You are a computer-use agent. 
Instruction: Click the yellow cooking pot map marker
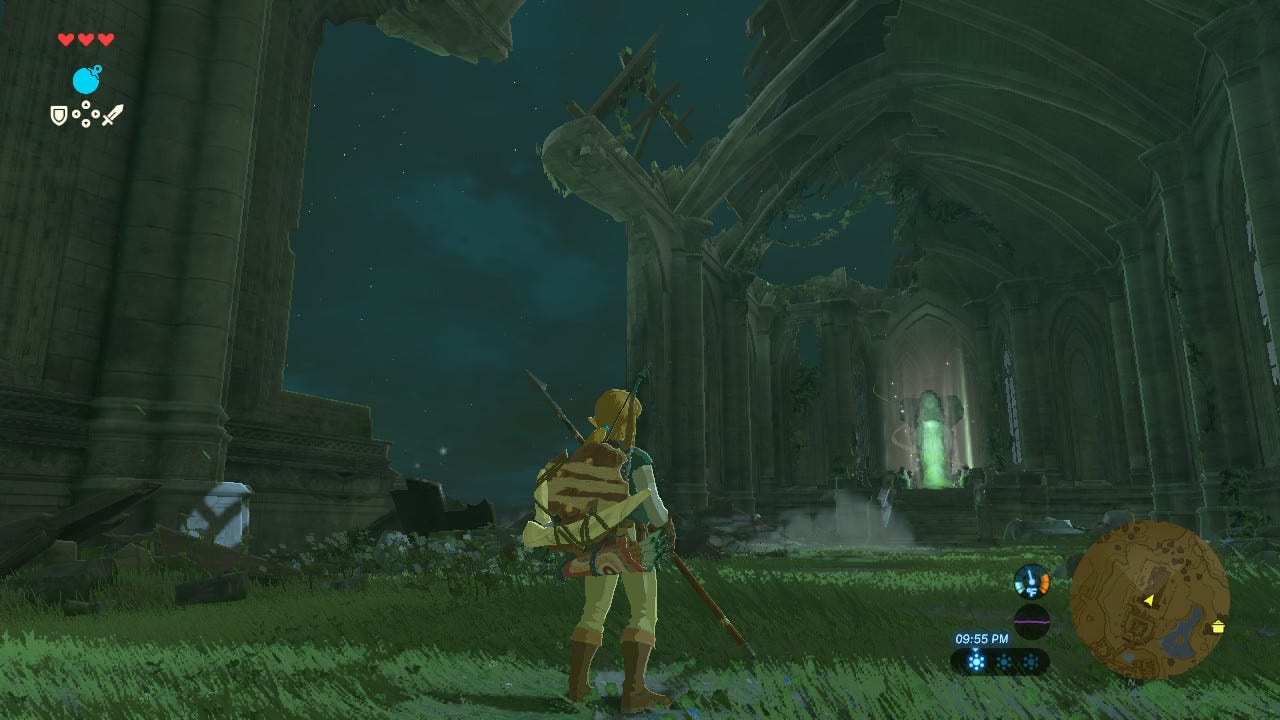[1218, 627]
